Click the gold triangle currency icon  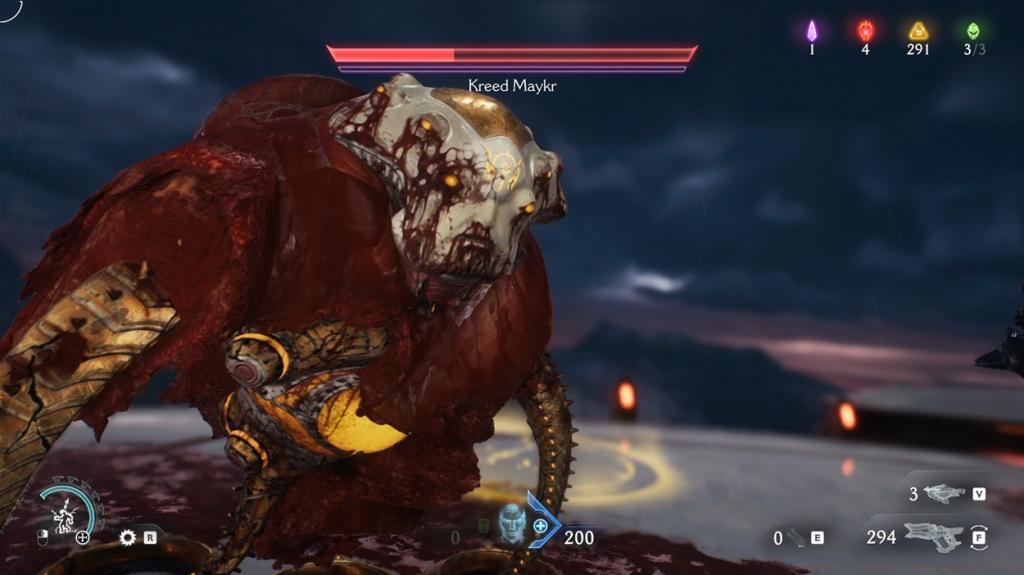918,31
